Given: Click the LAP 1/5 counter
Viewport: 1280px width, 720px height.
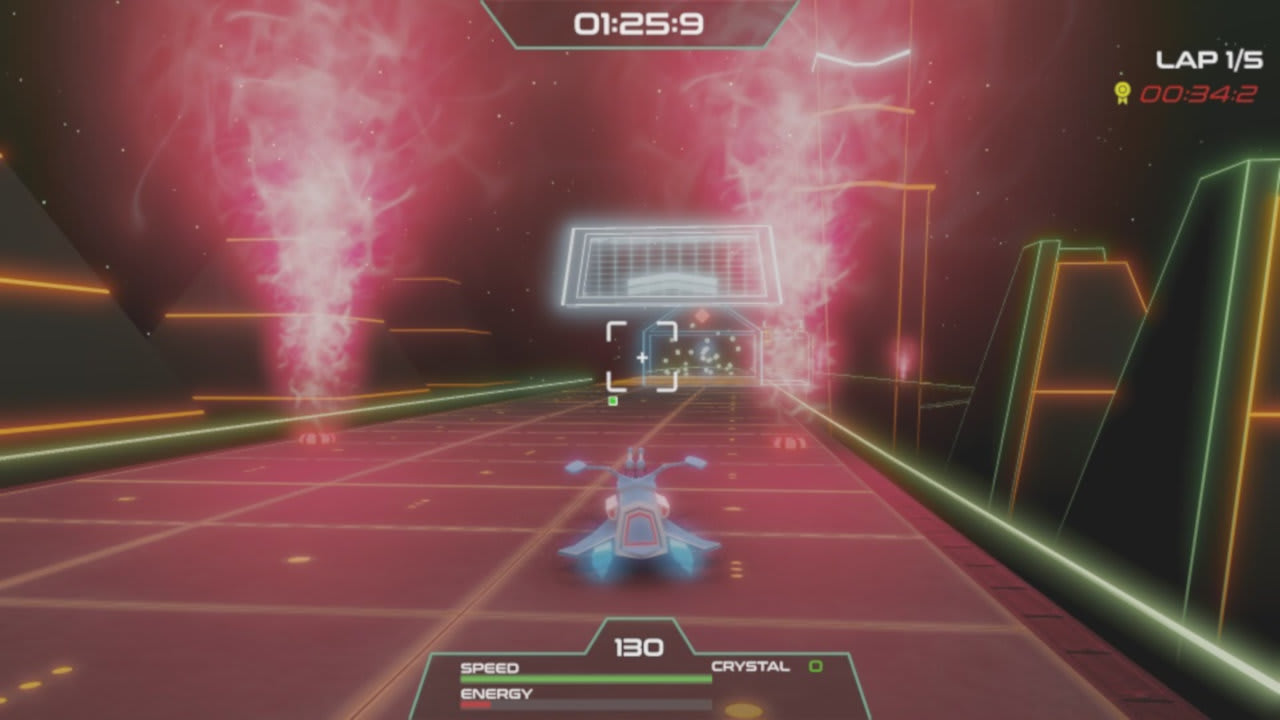Looking at the screenshot, I should [1210, 59].
